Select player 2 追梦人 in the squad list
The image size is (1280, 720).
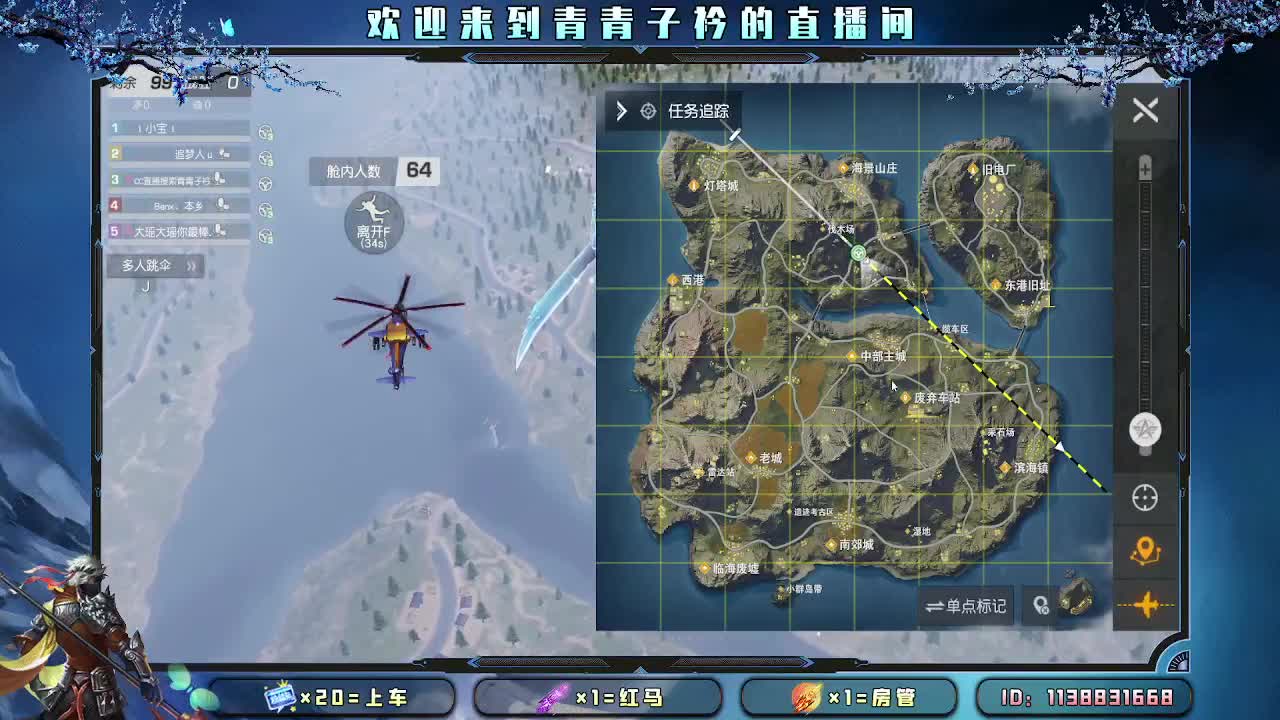[x=180, y=155]
